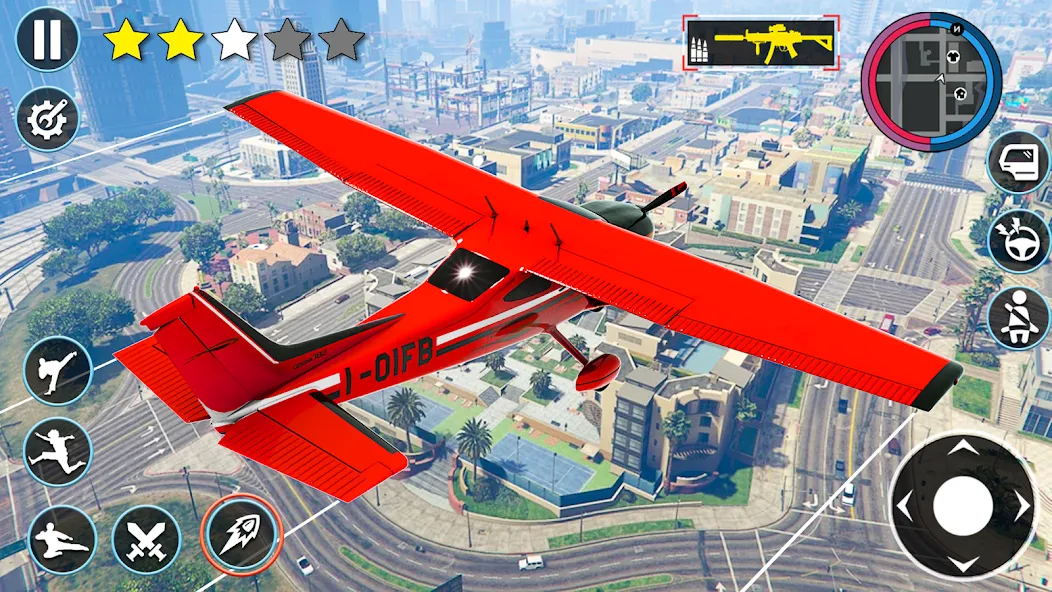Open the gear settings button
Screen dimensions: 1052x592
point(46,121)
